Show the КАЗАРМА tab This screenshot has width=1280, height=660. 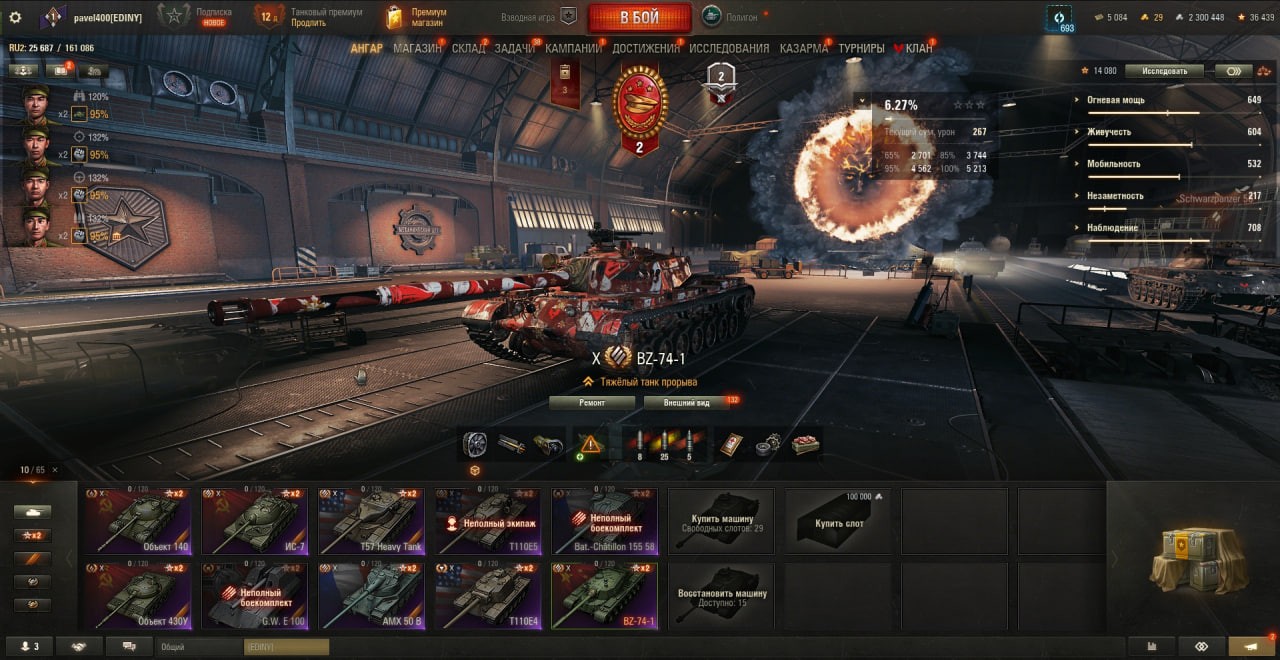[803, 48]
